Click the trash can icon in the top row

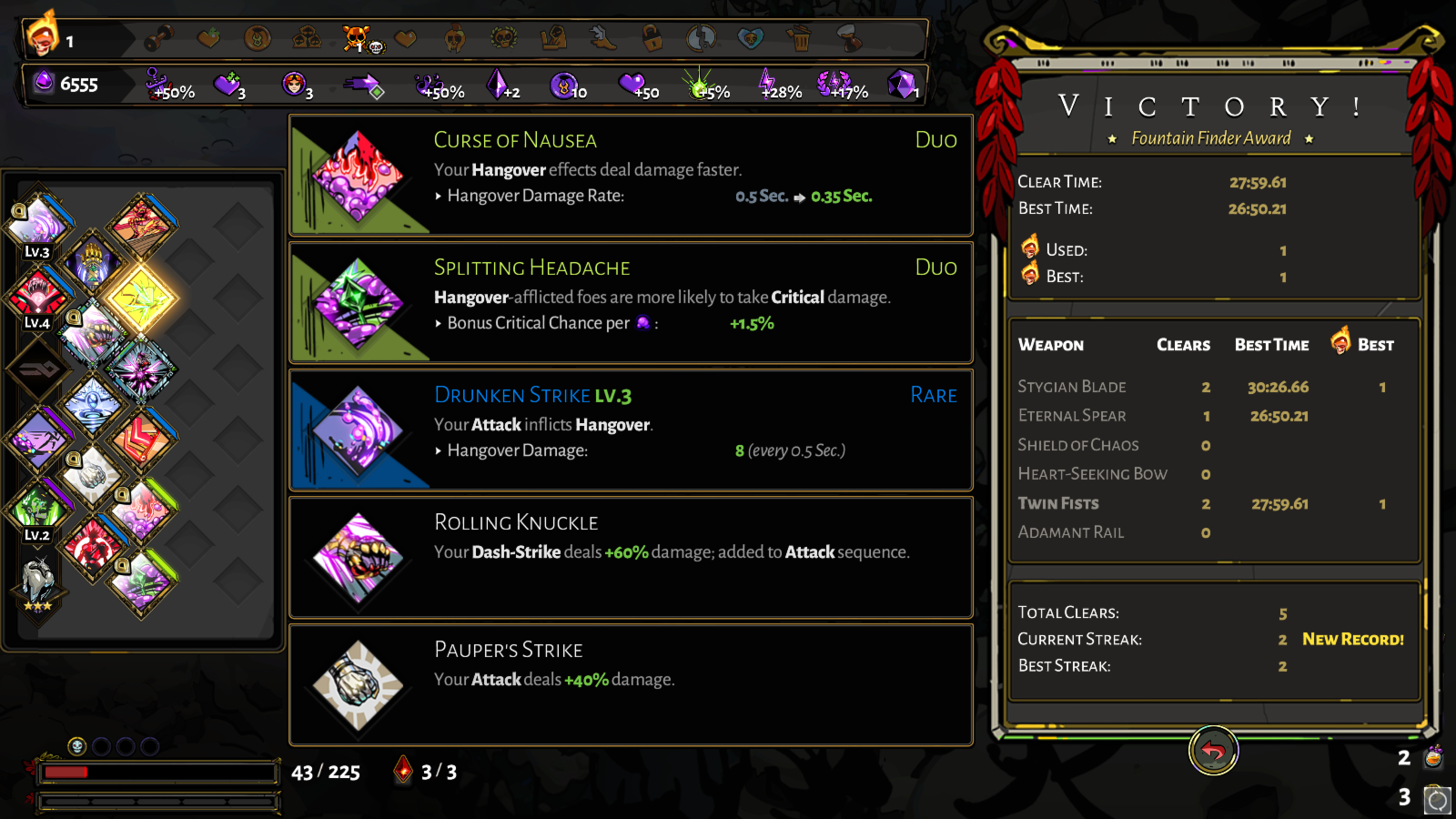pyautogui.click(x=798, y=36)
